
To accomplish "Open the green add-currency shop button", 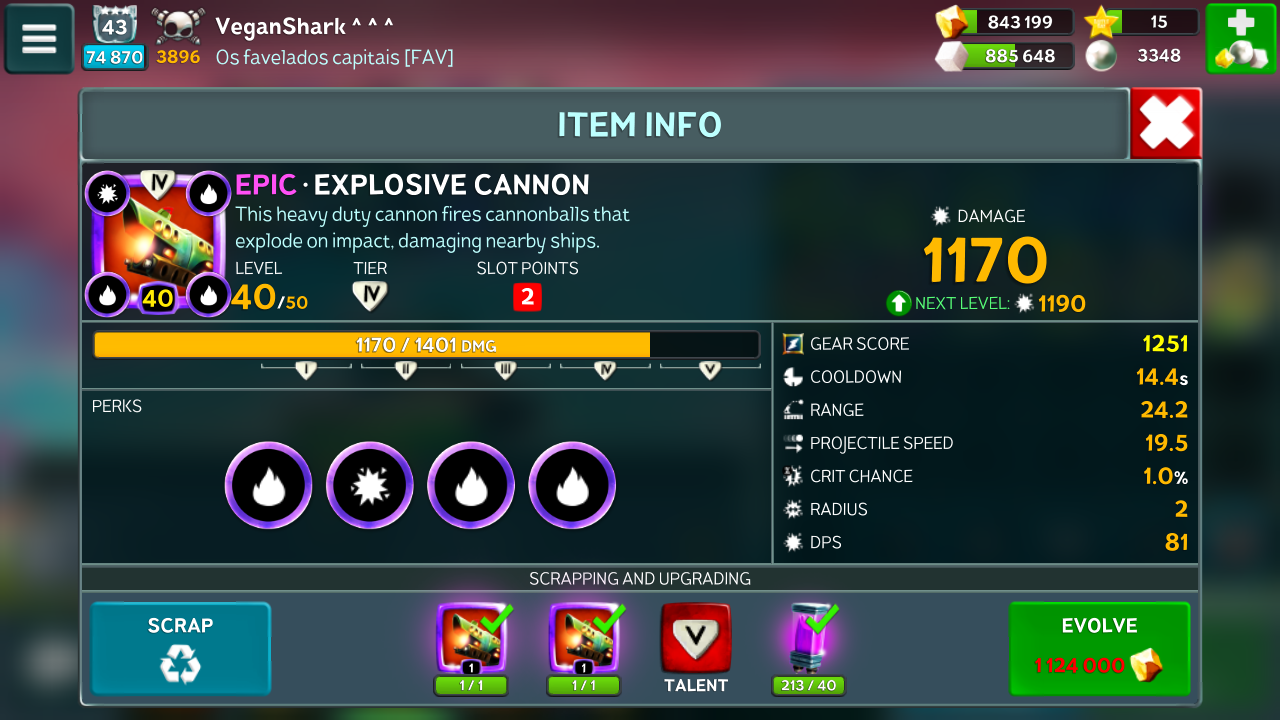I will pyautogui.click(x=1240, y=39).
